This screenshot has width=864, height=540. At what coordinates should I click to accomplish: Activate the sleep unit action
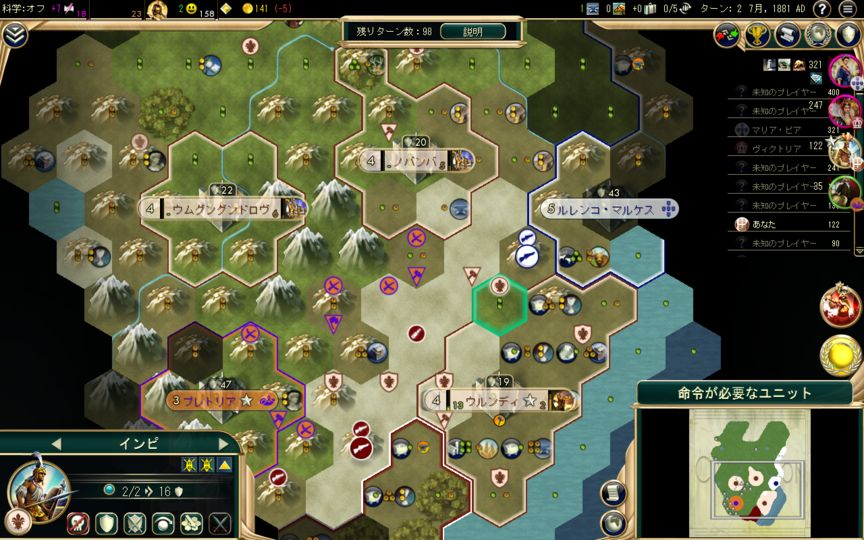162,522
